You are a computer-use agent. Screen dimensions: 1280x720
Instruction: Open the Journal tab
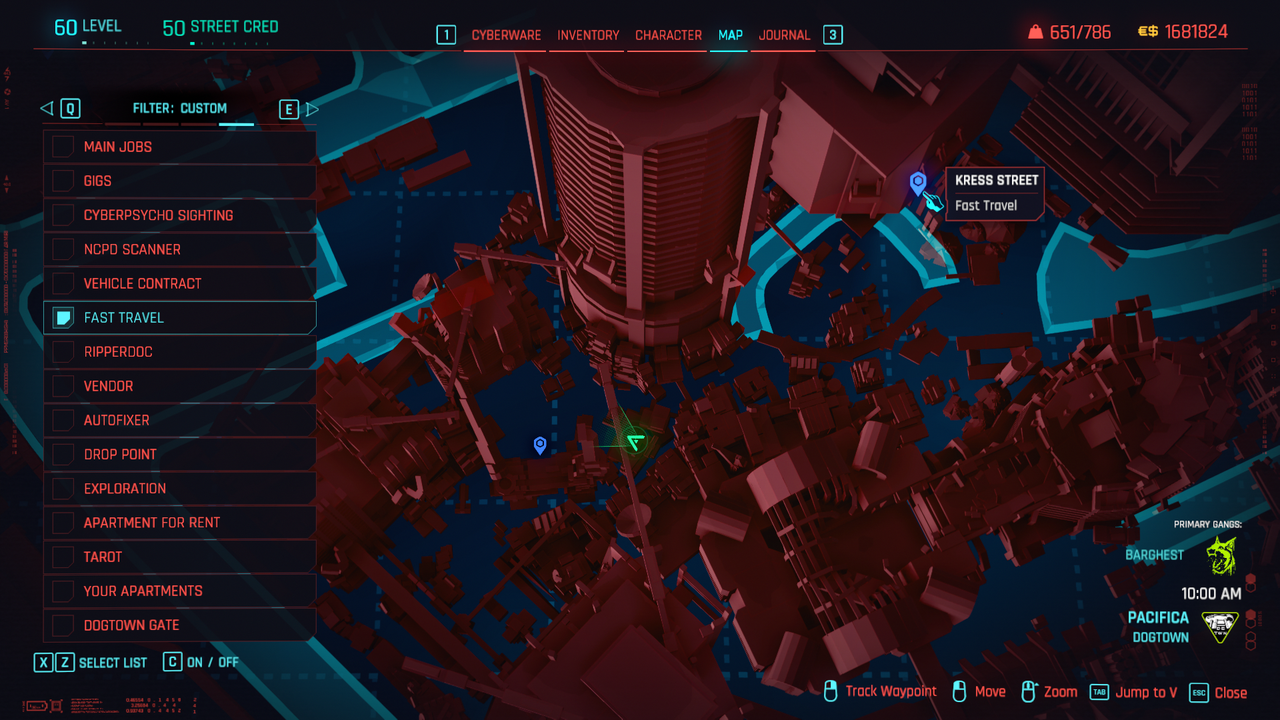tap(784, 35)
